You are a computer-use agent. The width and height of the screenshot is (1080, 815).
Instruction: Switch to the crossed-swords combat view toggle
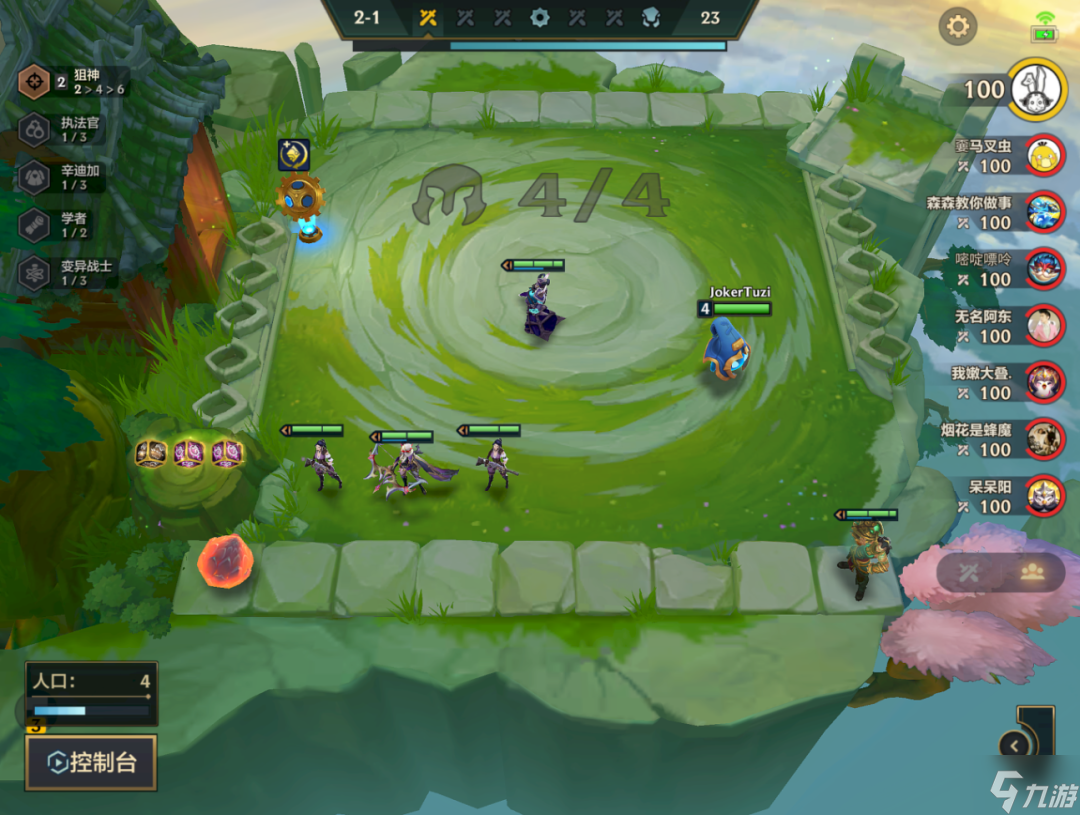coord(968,572)
